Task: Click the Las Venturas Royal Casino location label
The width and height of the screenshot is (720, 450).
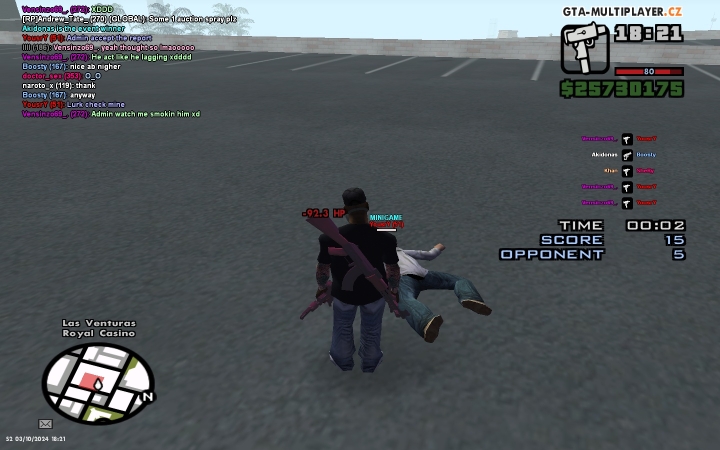Action: point(98,329)
